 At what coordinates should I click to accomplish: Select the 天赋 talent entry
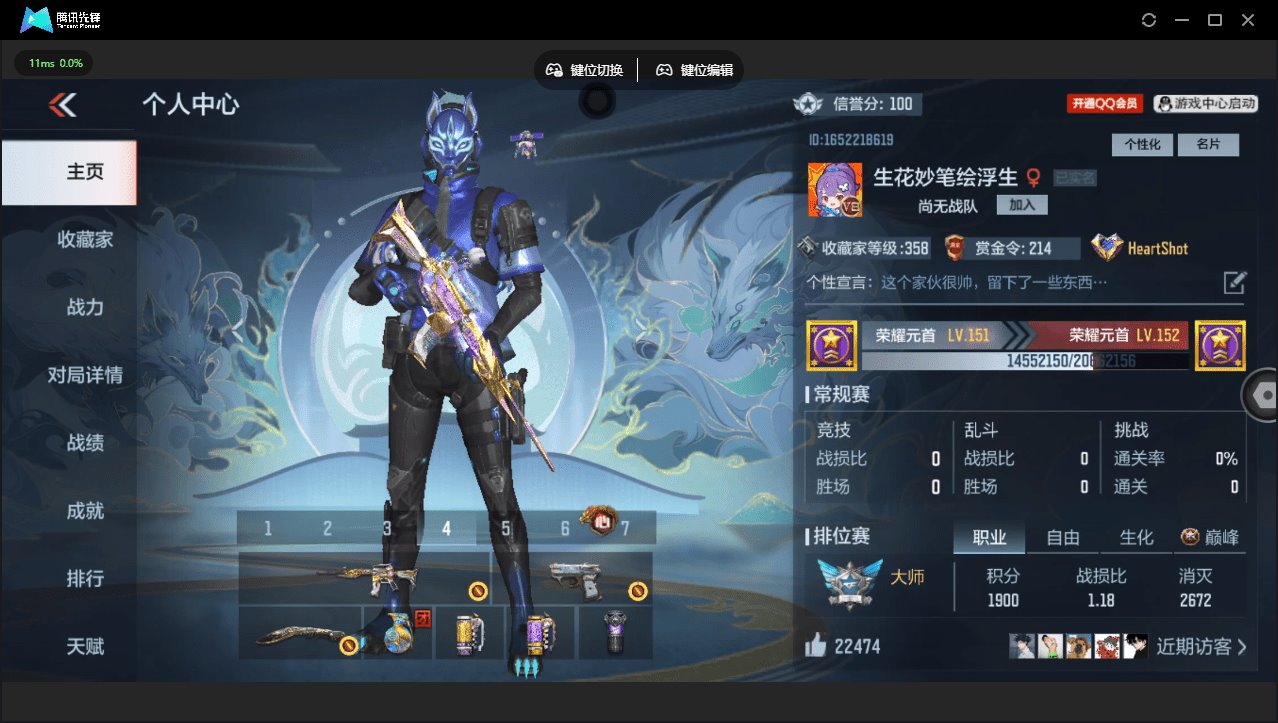pos(85,646)
